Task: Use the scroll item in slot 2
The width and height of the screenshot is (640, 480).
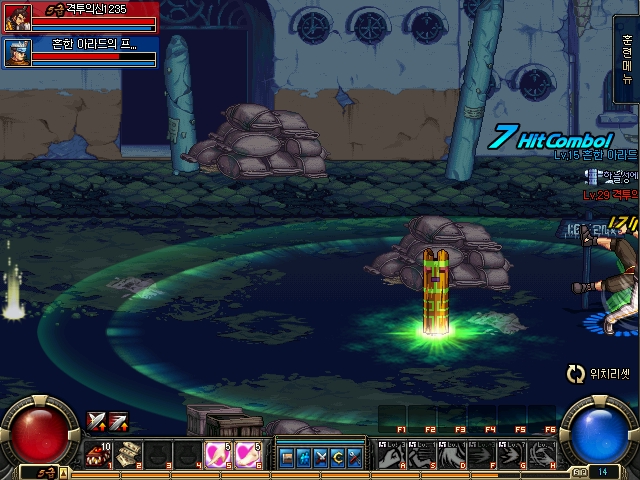Action: tap(128, 456)
